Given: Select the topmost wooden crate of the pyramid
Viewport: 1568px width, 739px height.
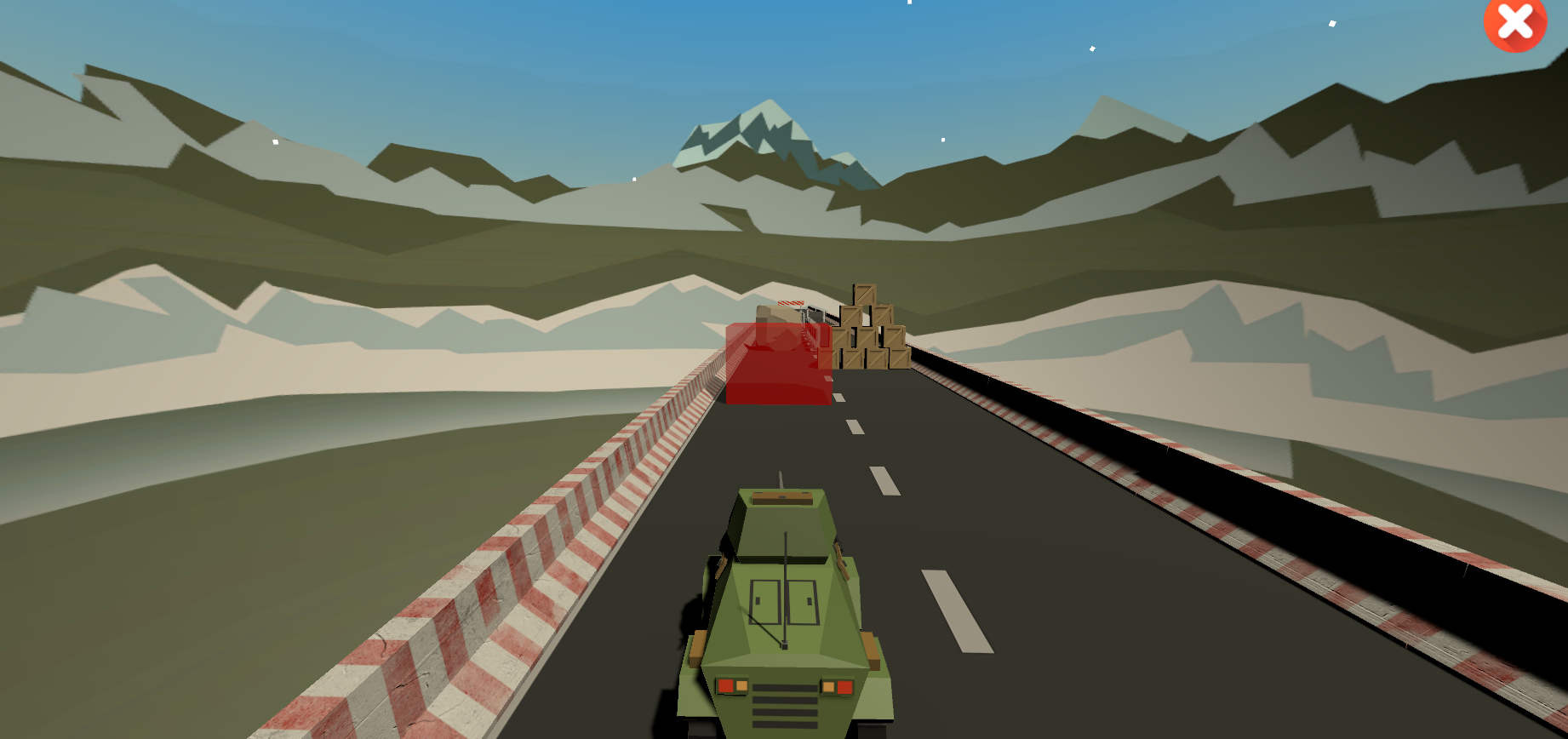Looking at the screenshot, I should pyautogui.click(x=864, y=295).
